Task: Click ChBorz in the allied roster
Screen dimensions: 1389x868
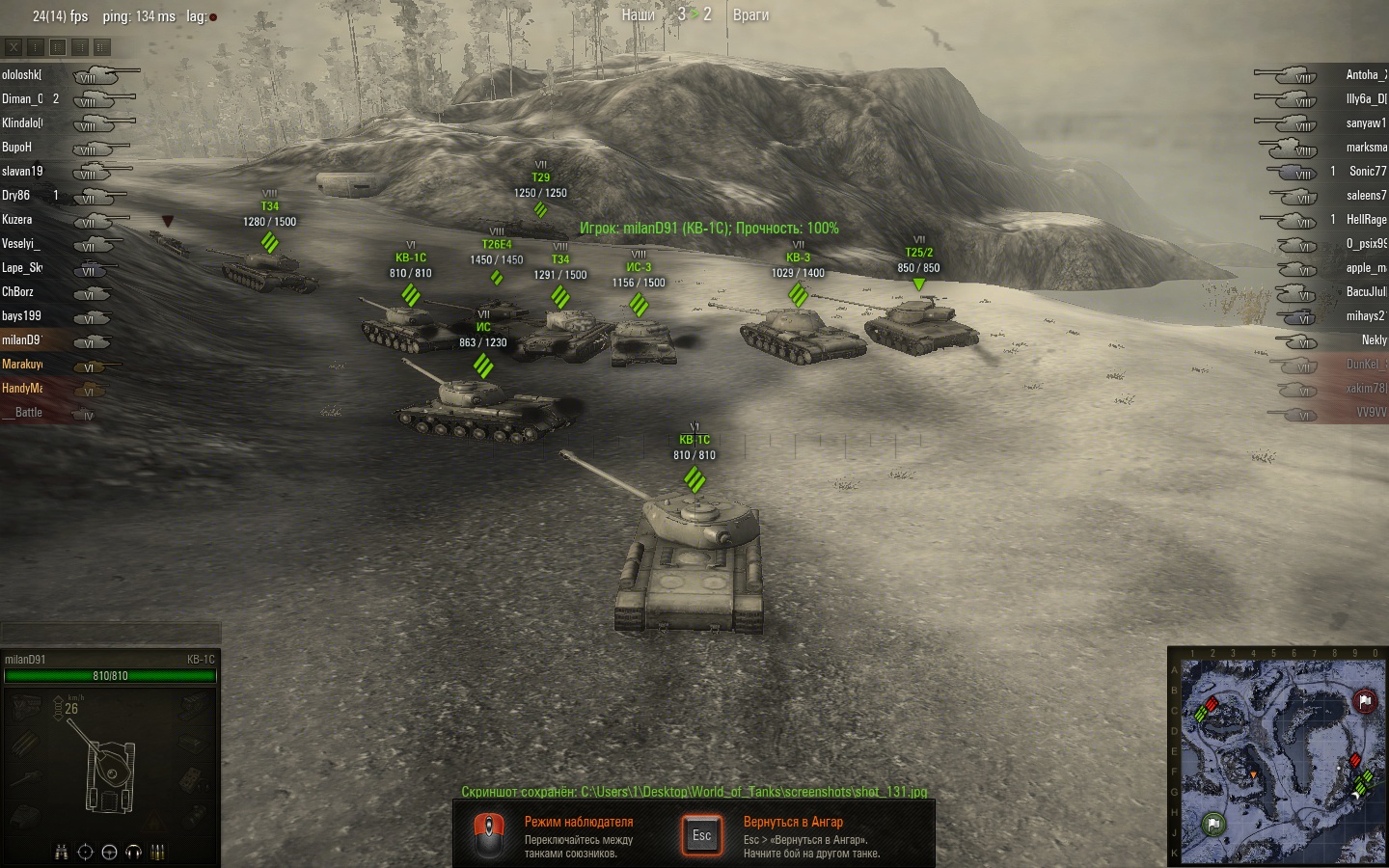Action: tap(17, 292)
